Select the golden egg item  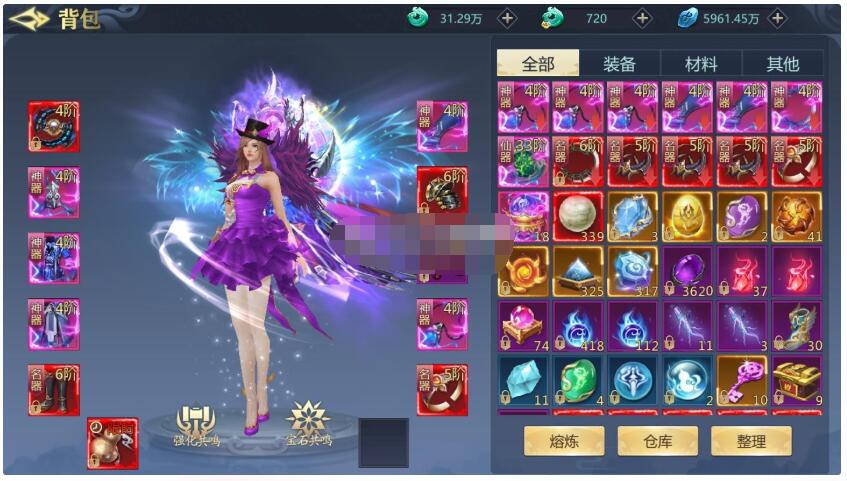687,216
